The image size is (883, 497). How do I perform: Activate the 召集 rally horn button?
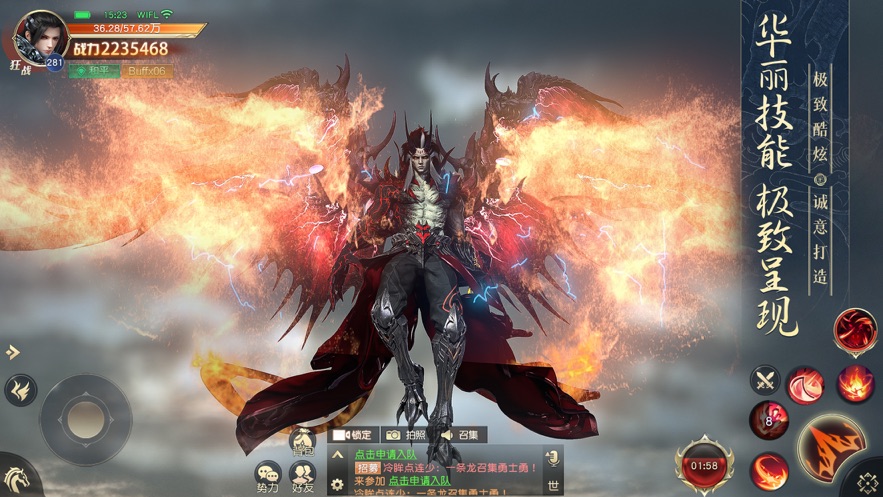coord(460,435)
